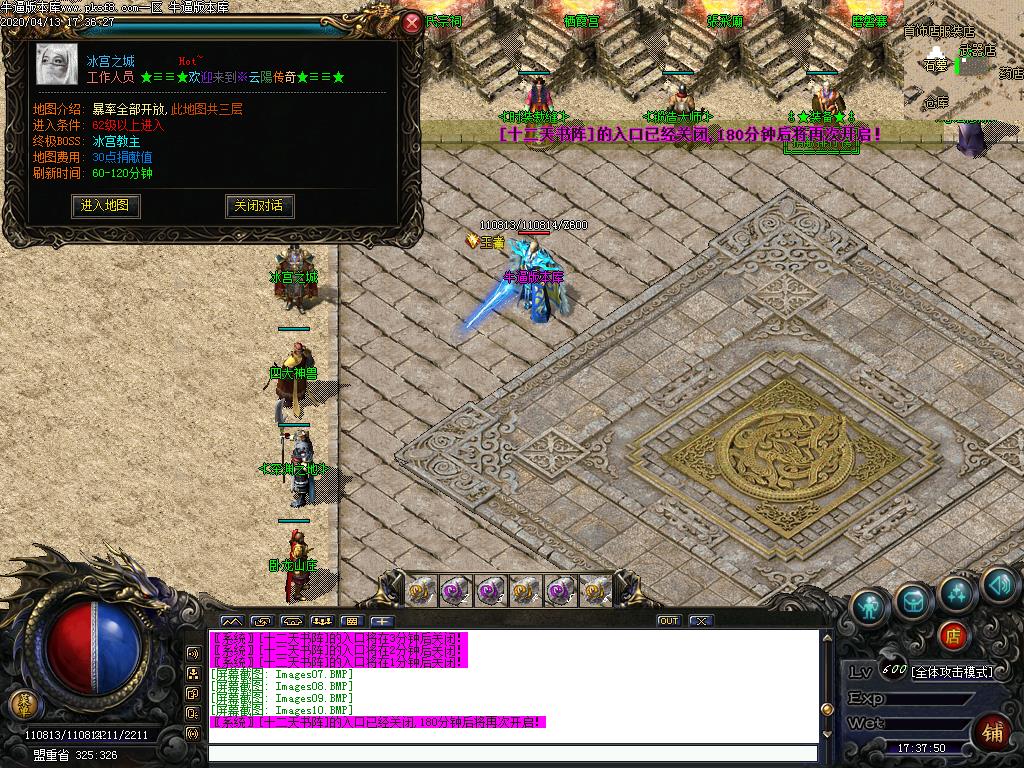Close the NPC dialog with the red X
Image resolution: width=1024 pixels, height=768 pixels.
(412, 23)
